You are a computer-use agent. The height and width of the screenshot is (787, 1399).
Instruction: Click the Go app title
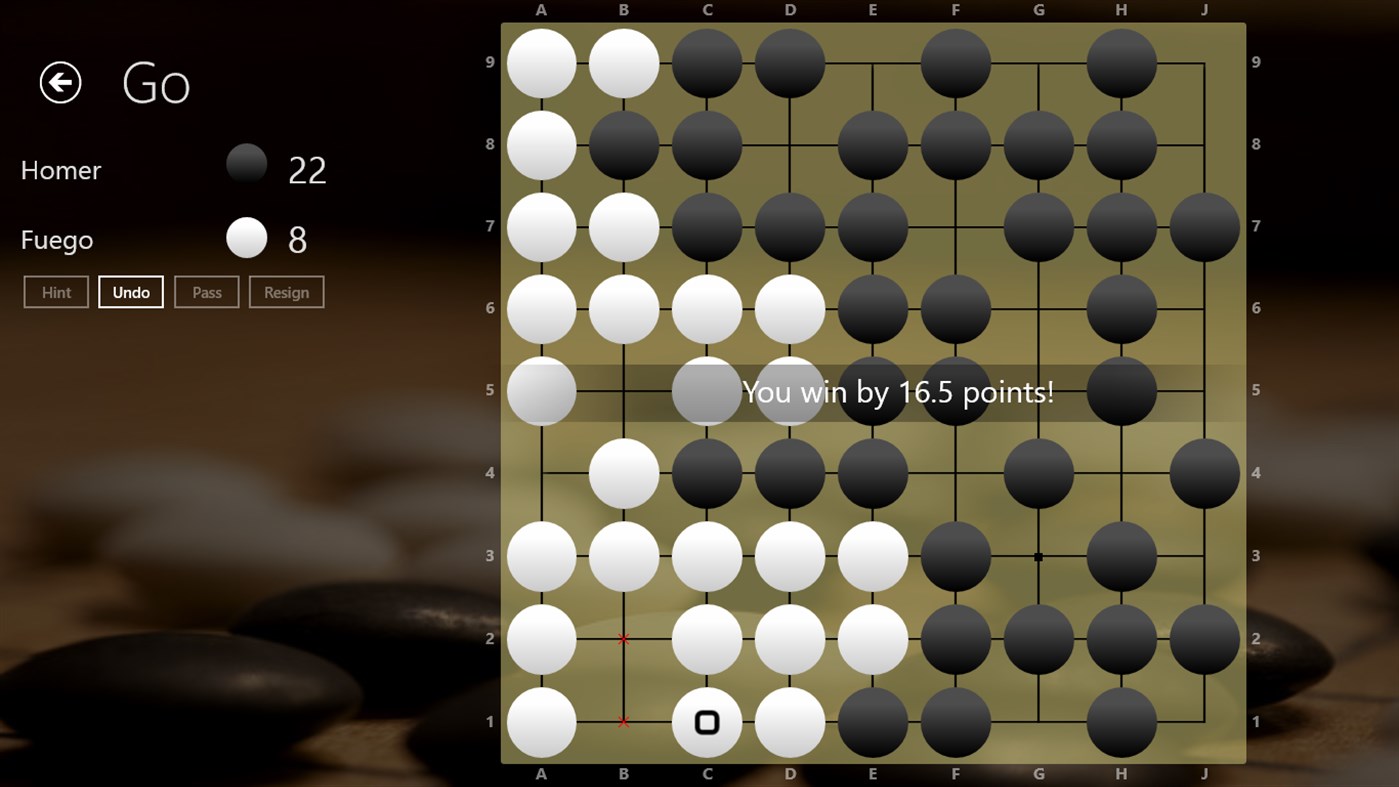coord(156,83)
